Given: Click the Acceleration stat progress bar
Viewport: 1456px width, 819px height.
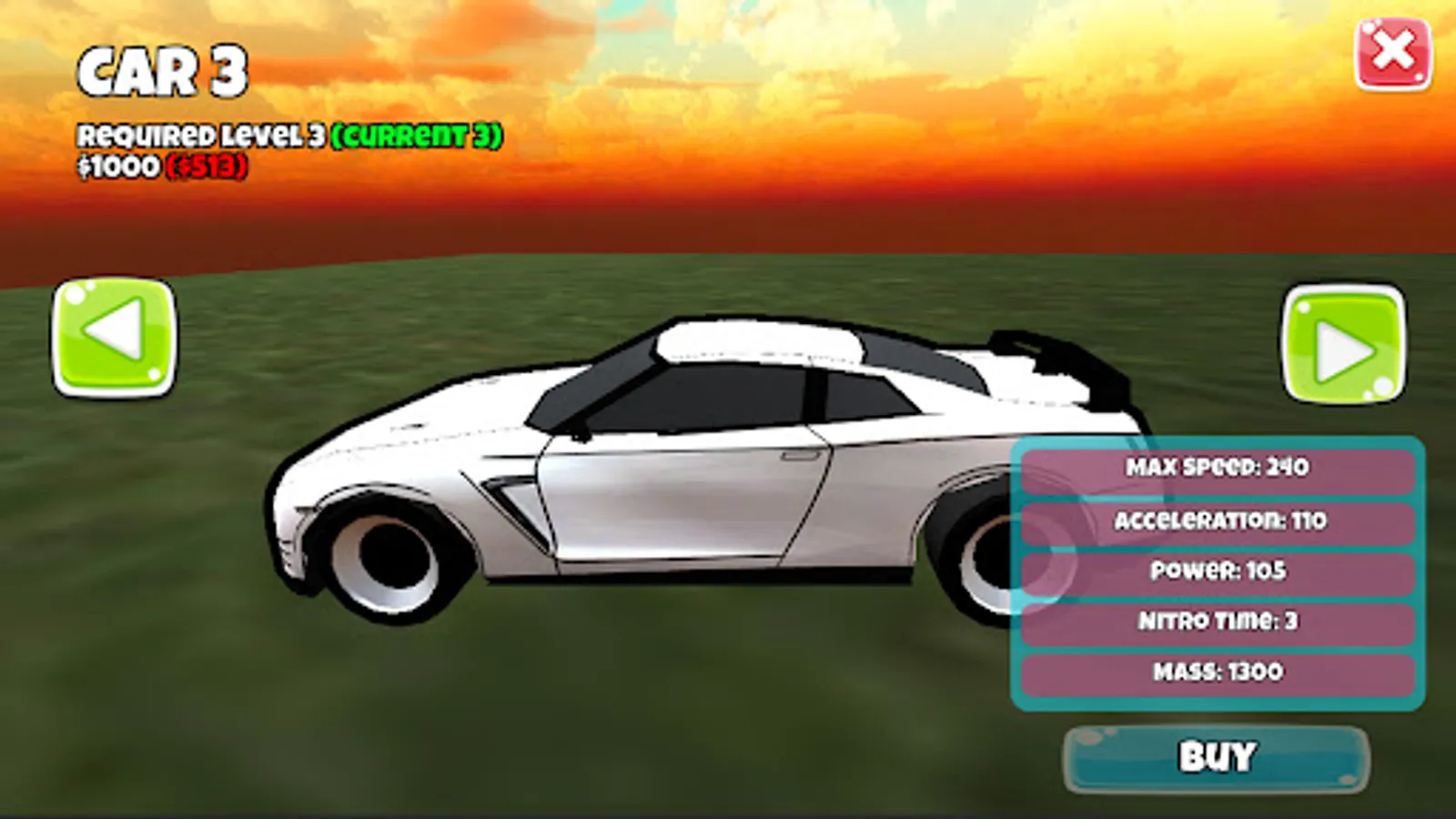Looking at the screenshot, I should click(x=1218, y=521).
